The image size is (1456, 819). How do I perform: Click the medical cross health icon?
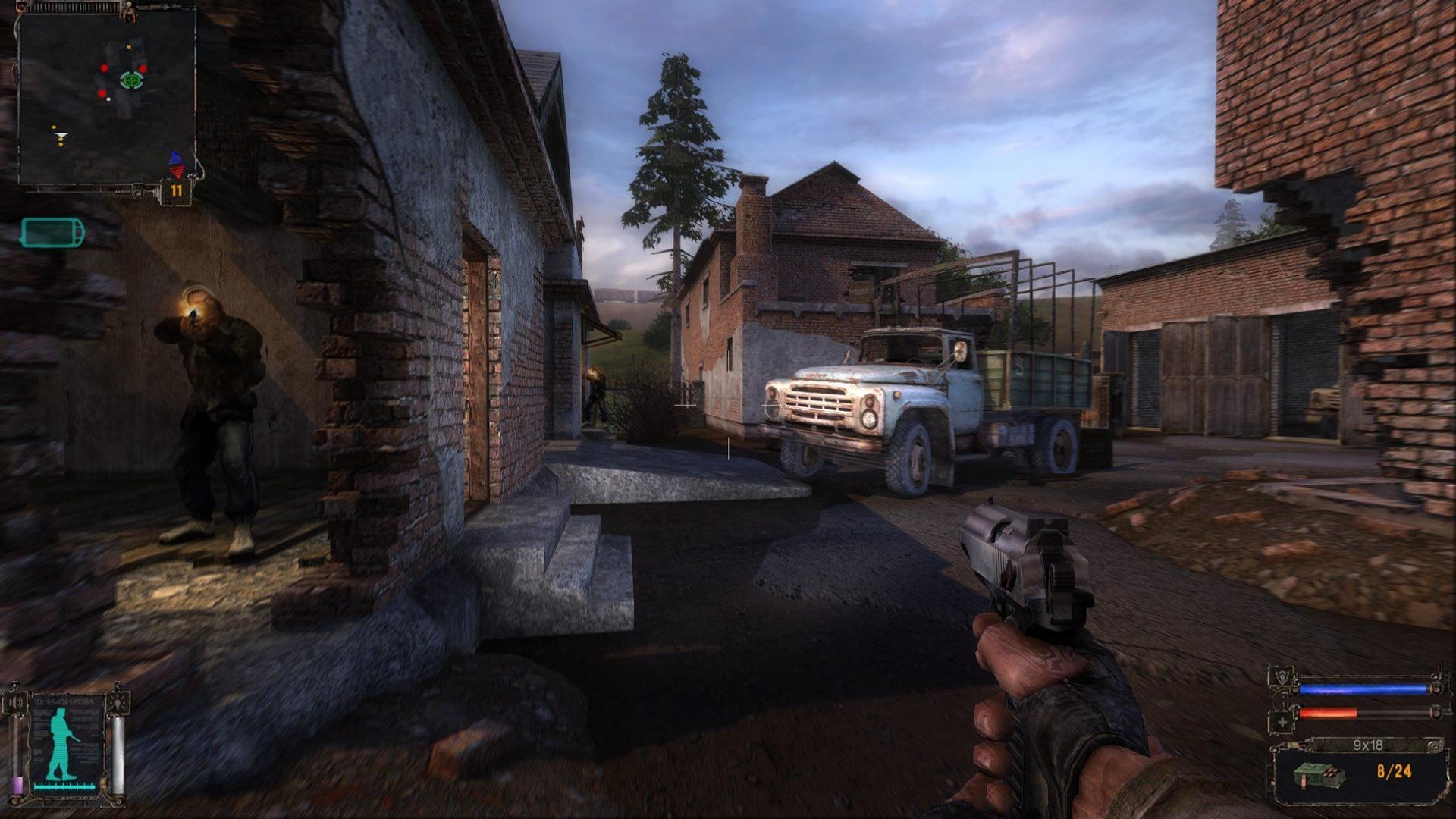(x=1282, y=723)
